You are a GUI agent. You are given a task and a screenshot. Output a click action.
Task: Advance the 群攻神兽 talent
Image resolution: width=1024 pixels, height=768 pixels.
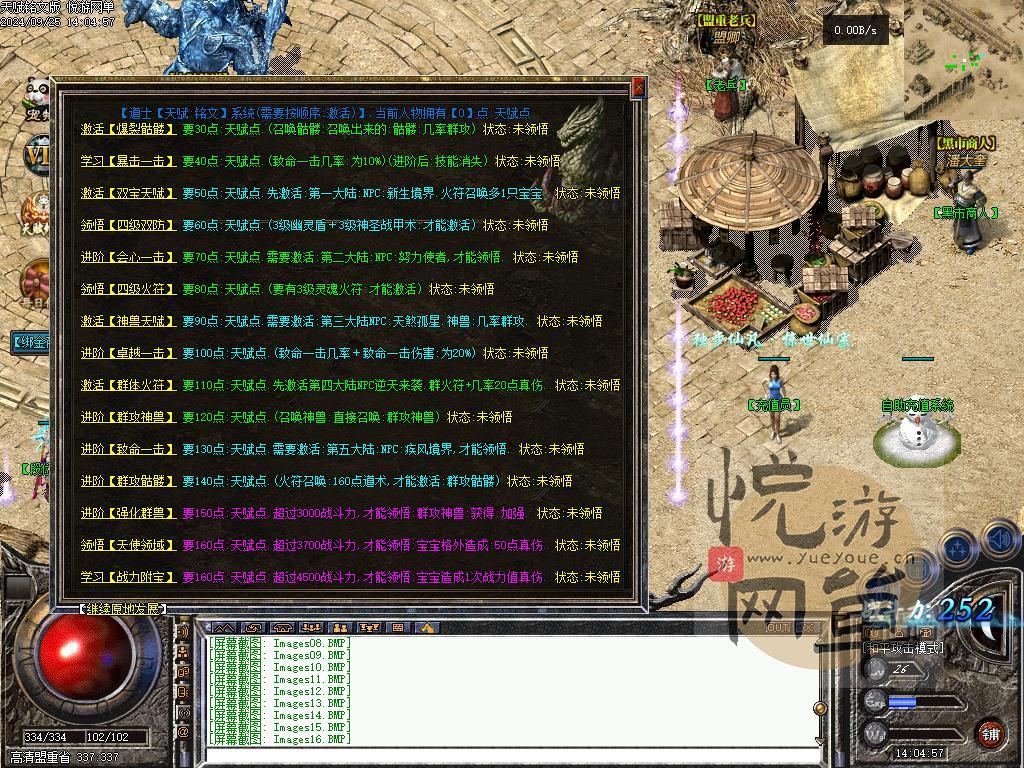(128, 417)
